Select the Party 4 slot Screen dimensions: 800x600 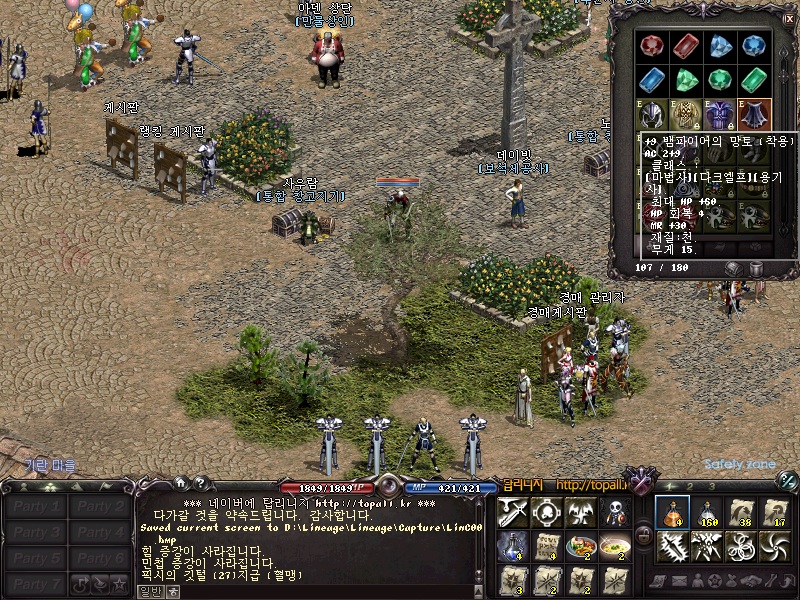coord(101,533)
